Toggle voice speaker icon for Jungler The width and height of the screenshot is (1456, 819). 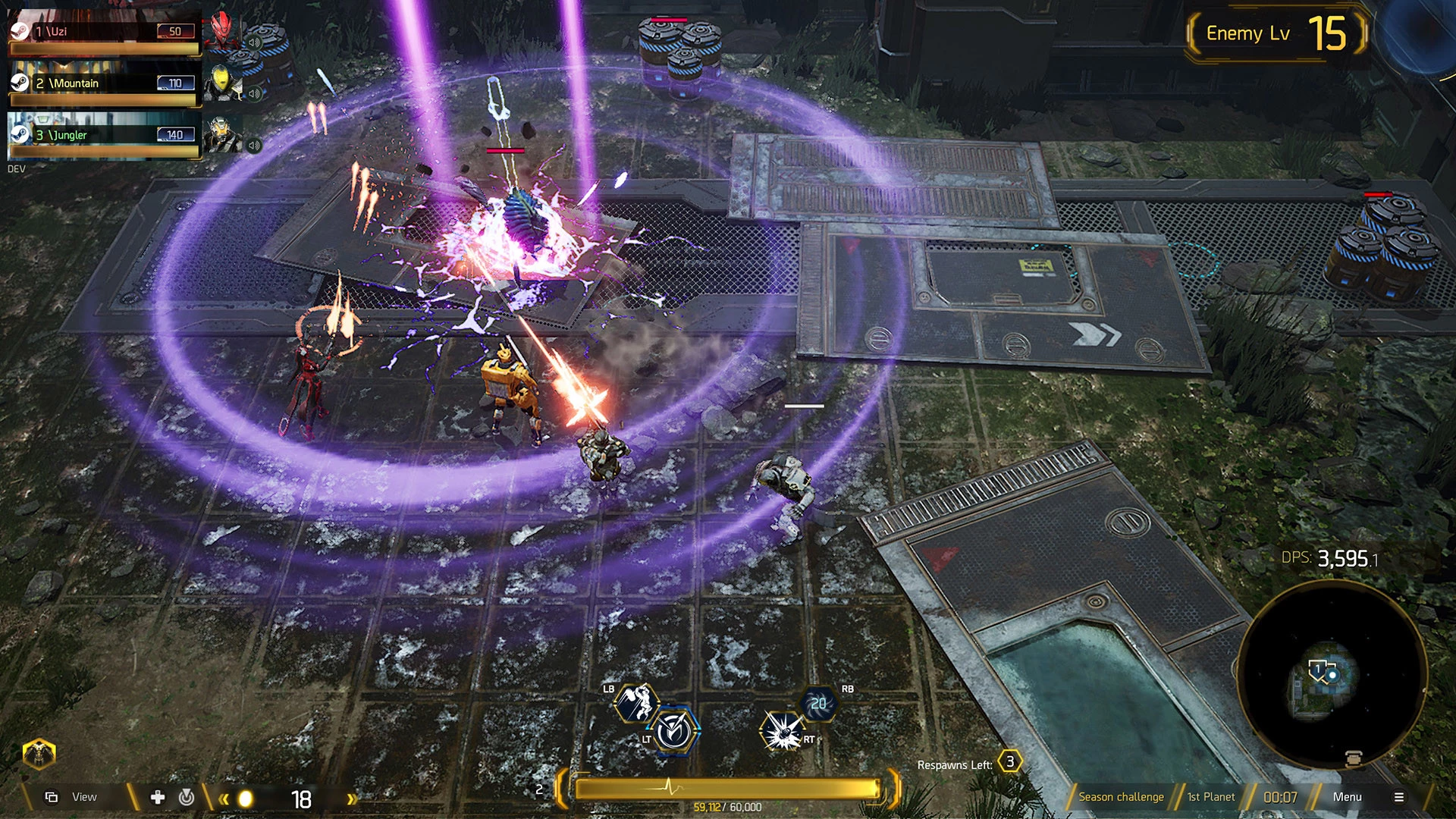tap(255, 145)
